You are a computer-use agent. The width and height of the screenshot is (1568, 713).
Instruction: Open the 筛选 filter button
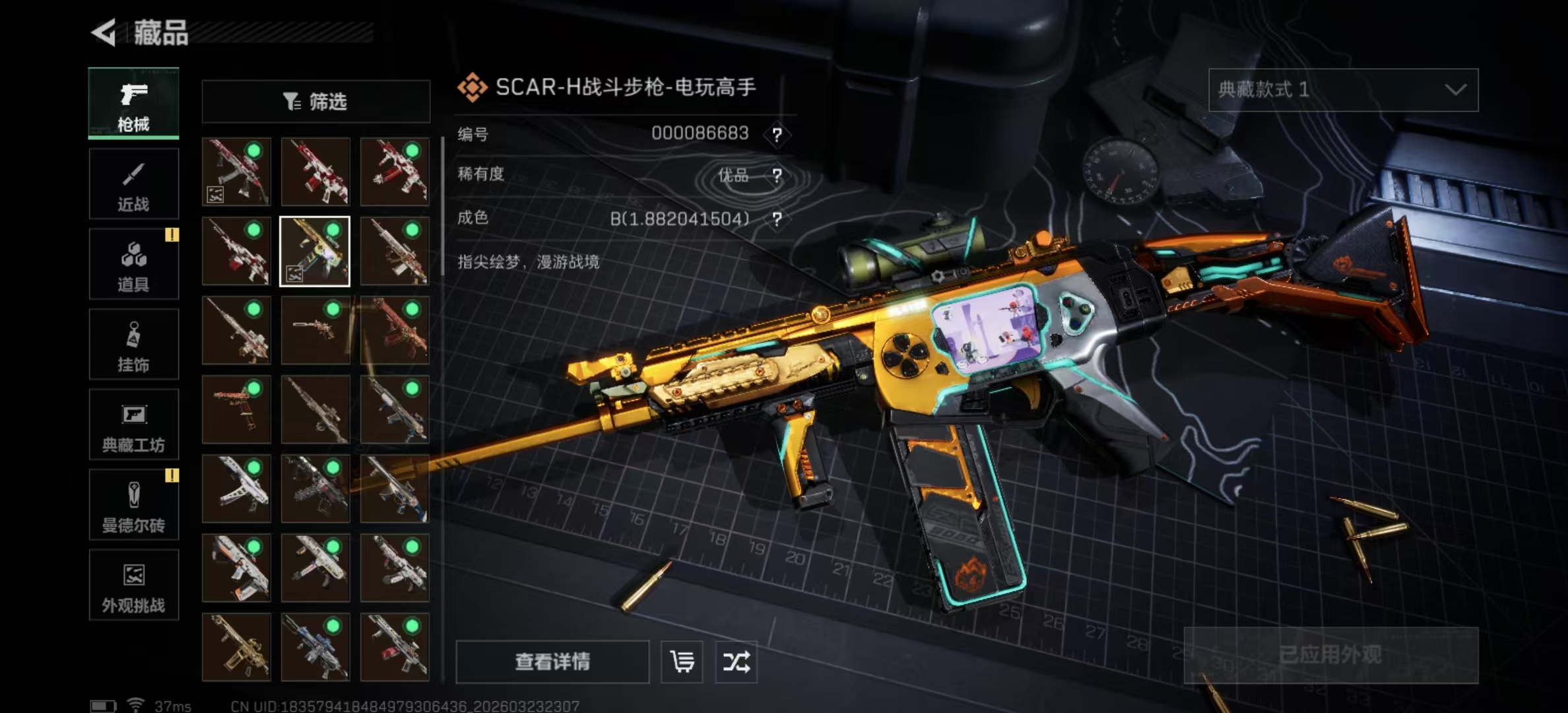(x=315, y=102)
